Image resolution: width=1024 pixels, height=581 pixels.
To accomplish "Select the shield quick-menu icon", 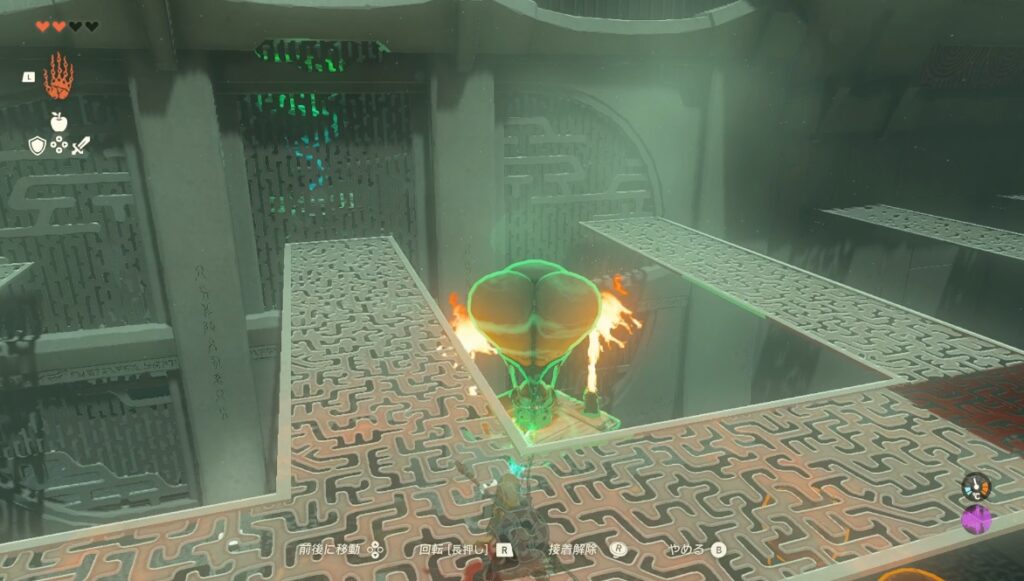I will click(37, 146).
